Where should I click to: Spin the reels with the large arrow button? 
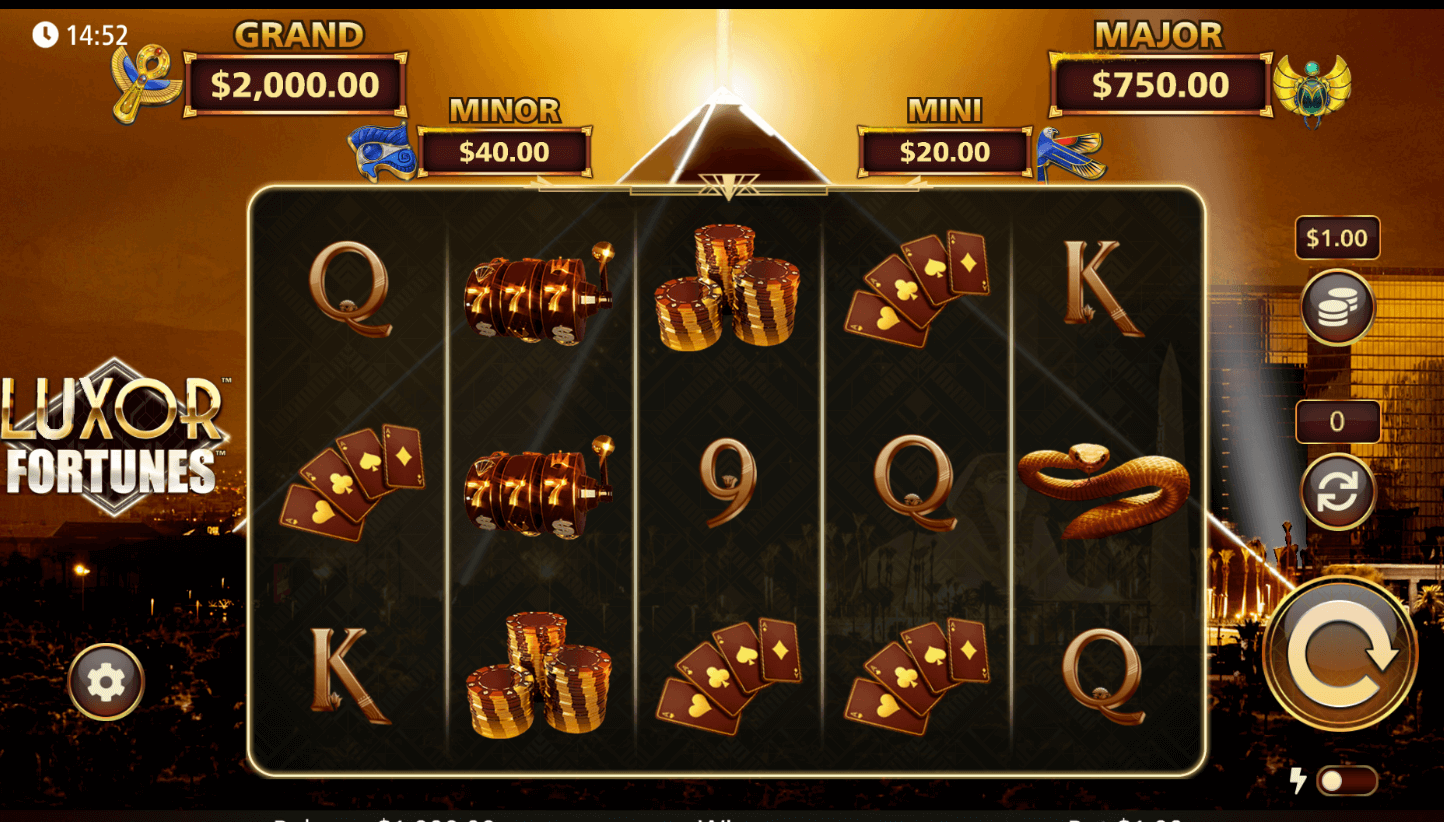(x=1340, y=653)
